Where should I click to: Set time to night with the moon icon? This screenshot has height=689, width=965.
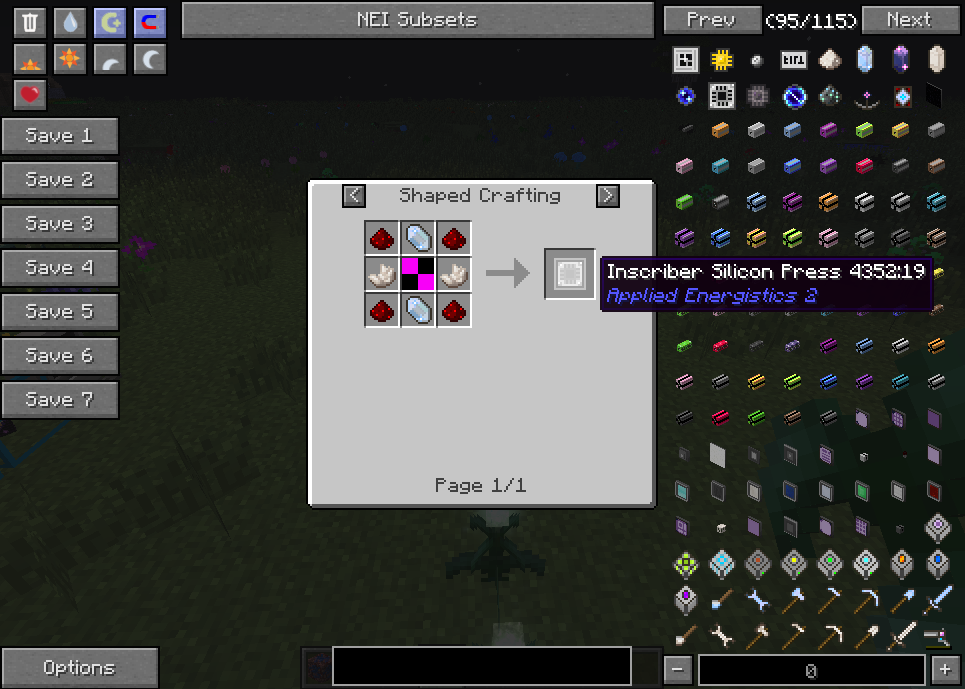coord(150,60)
